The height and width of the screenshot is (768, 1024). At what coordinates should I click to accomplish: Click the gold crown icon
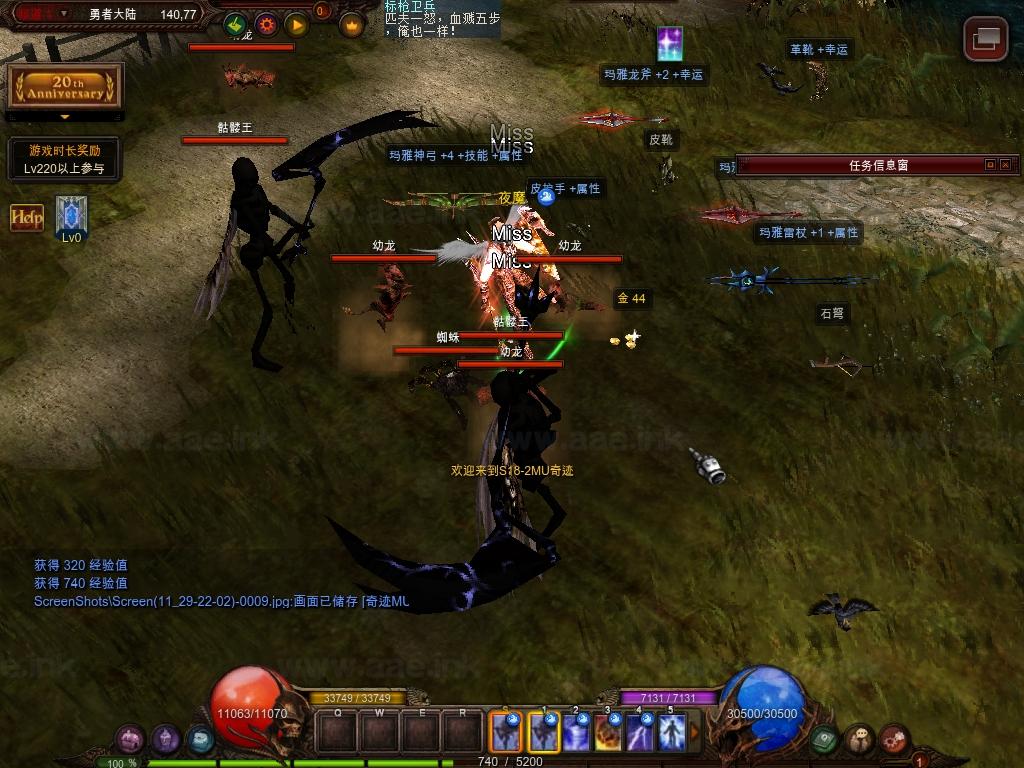(x=351, y=24)
